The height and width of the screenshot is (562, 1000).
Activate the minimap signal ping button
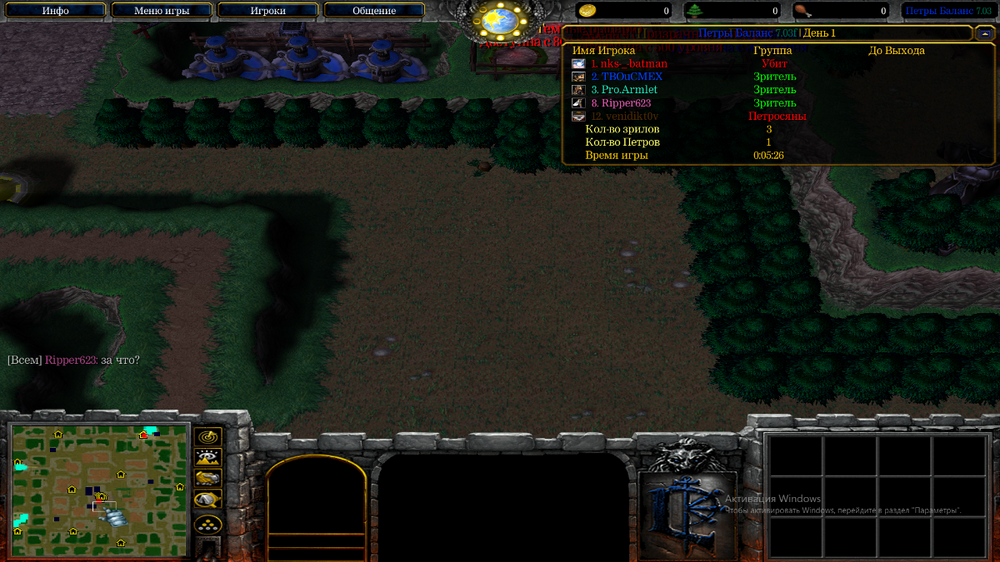(x=208, y=437)
